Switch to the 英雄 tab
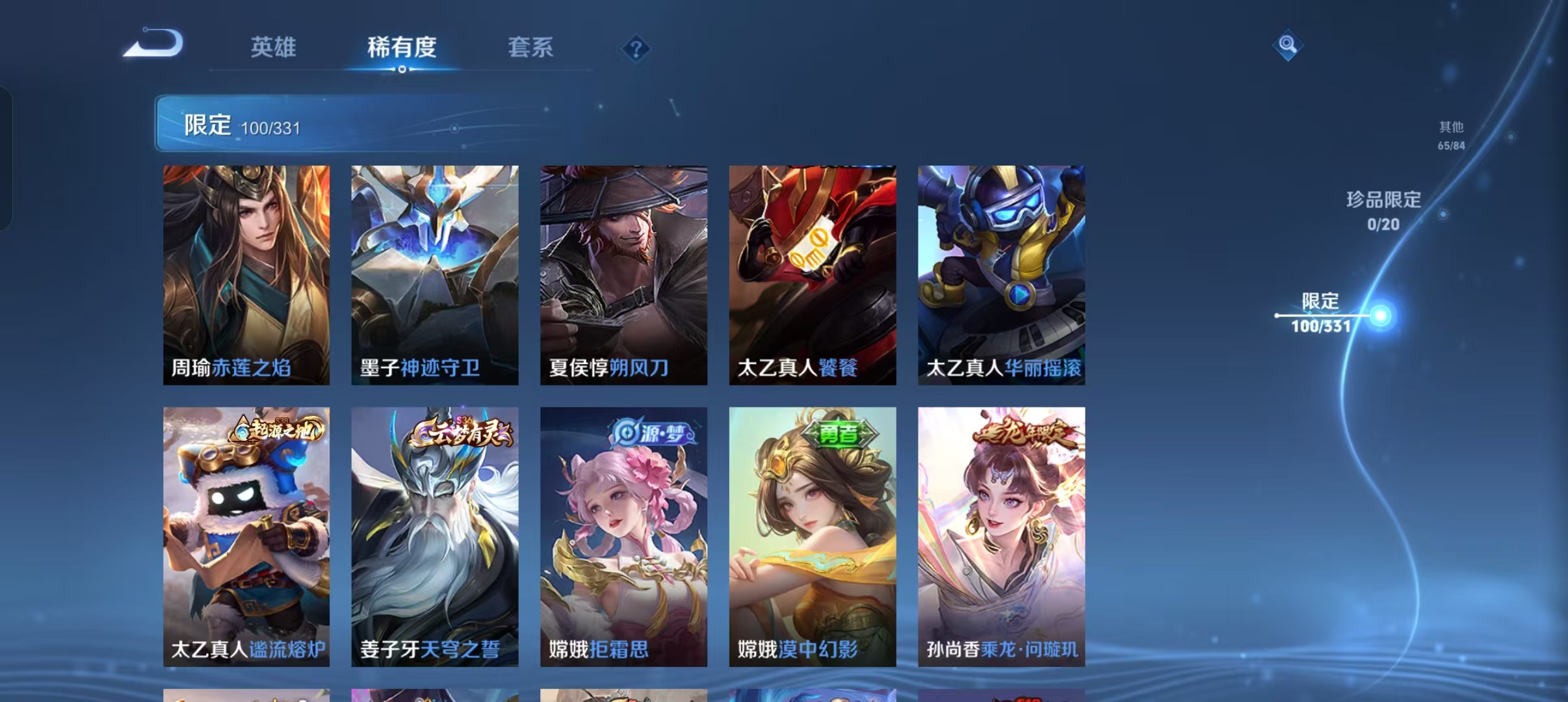 pyautogui.click(x=274, y=47)
